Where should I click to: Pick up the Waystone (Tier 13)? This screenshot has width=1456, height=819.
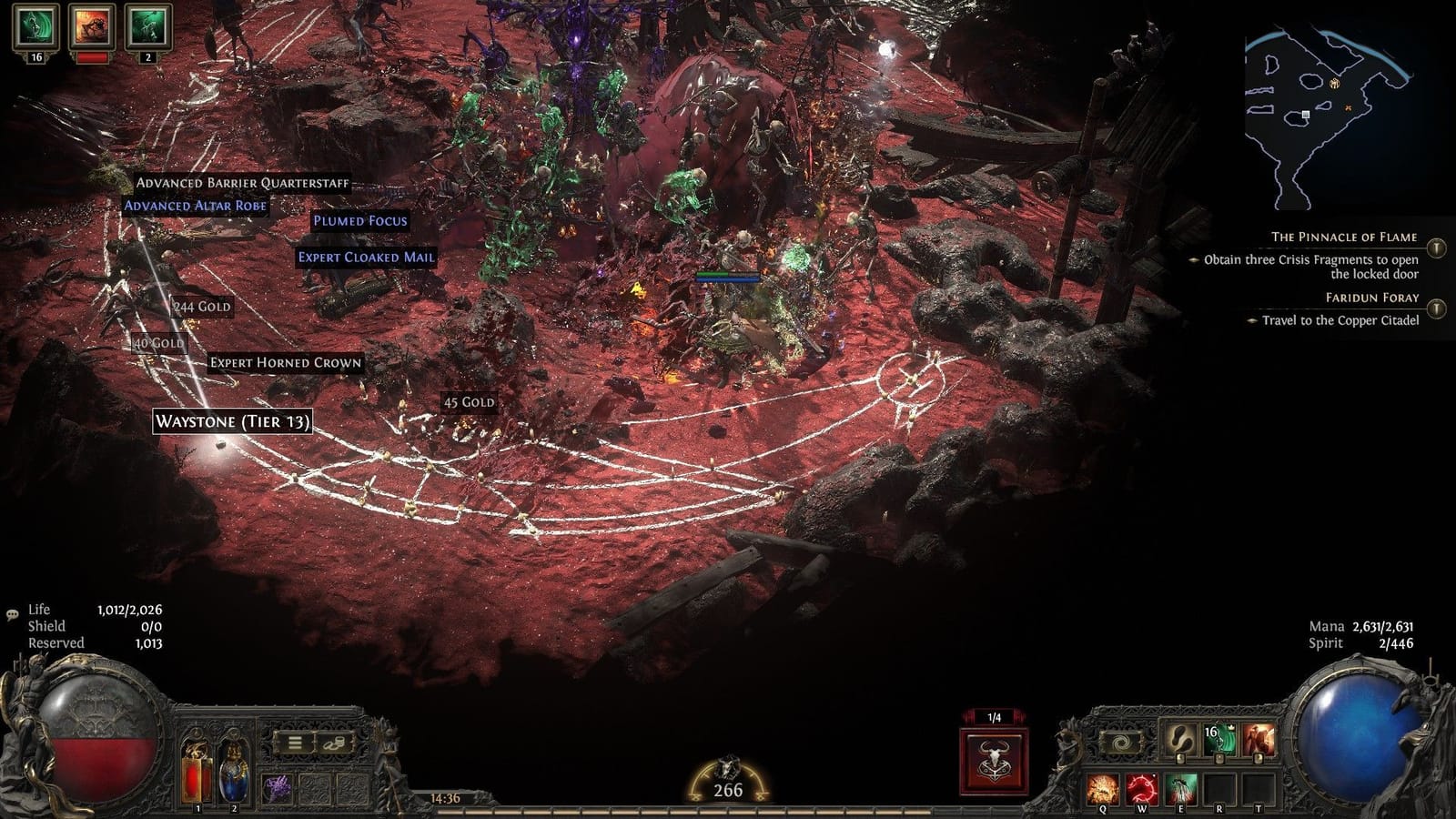pos(232,422)
